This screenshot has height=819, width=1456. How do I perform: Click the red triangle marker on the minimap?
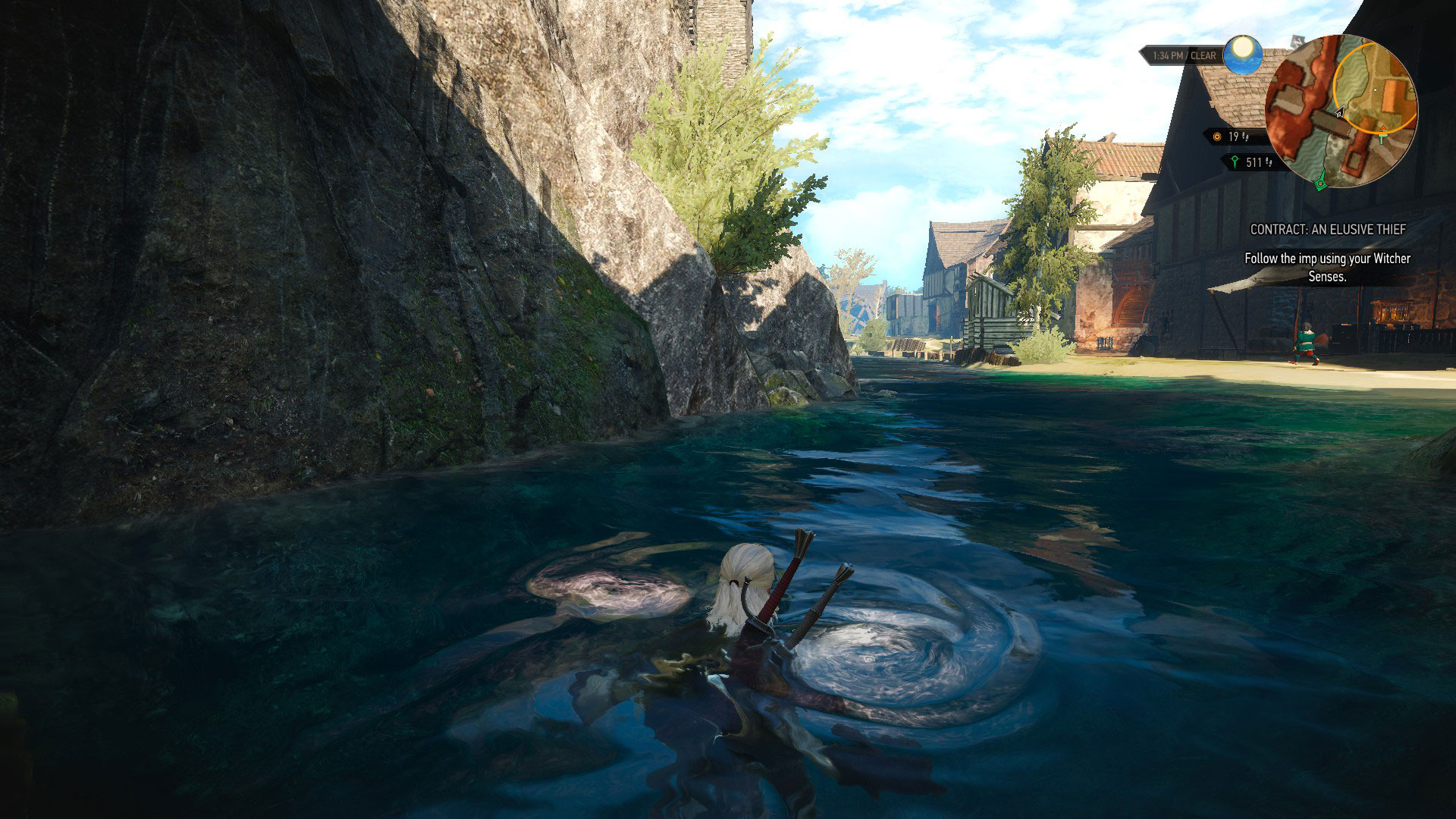(1383, 127)
